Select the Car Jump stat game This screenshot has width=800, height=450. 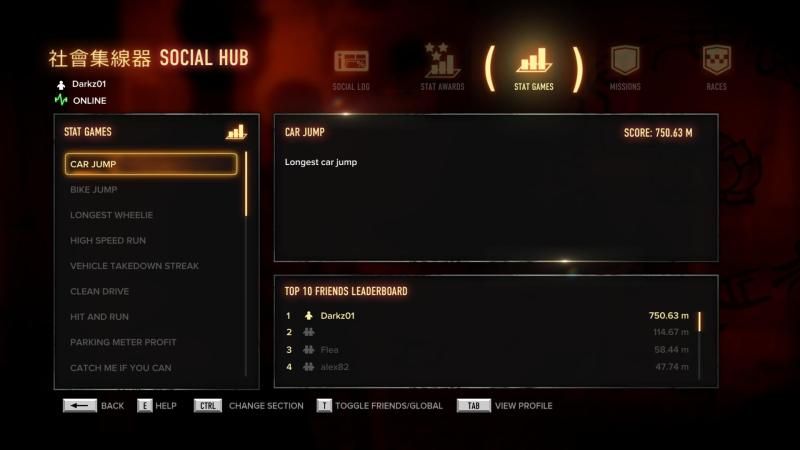point(151,164)
